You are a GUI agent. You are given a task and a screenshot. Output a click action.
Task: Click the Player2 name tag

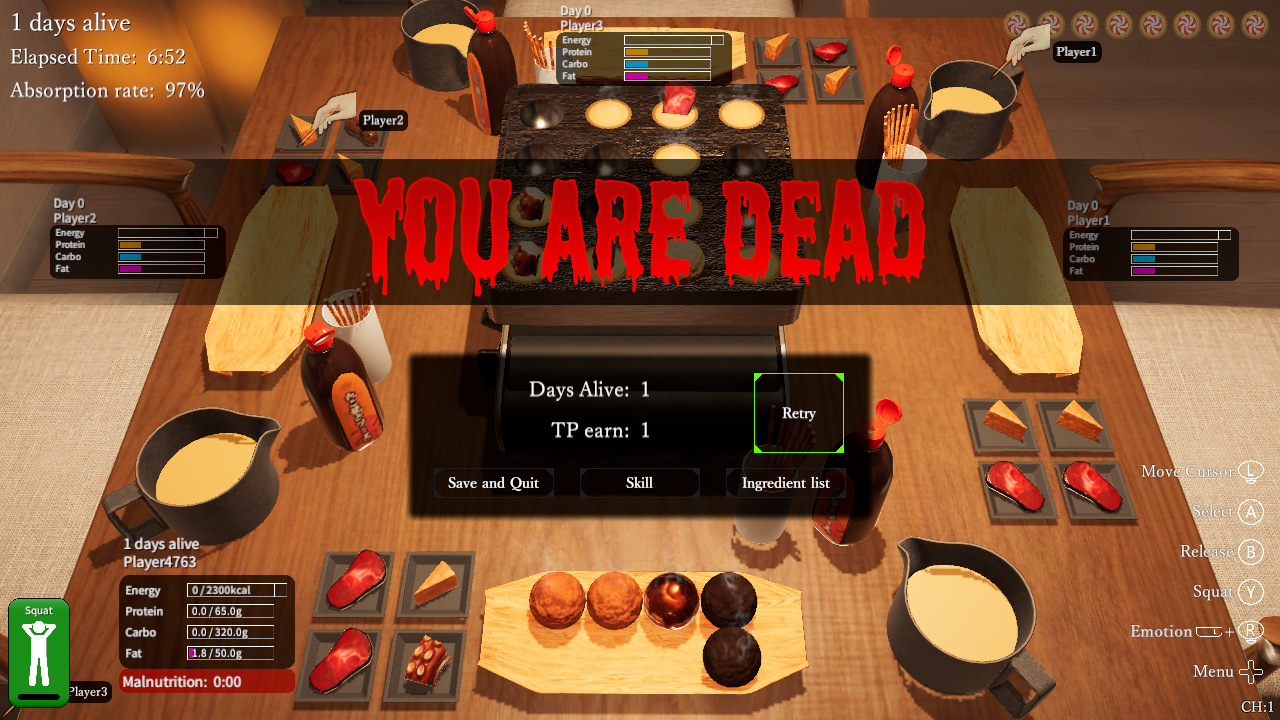(x=381, y=119)
